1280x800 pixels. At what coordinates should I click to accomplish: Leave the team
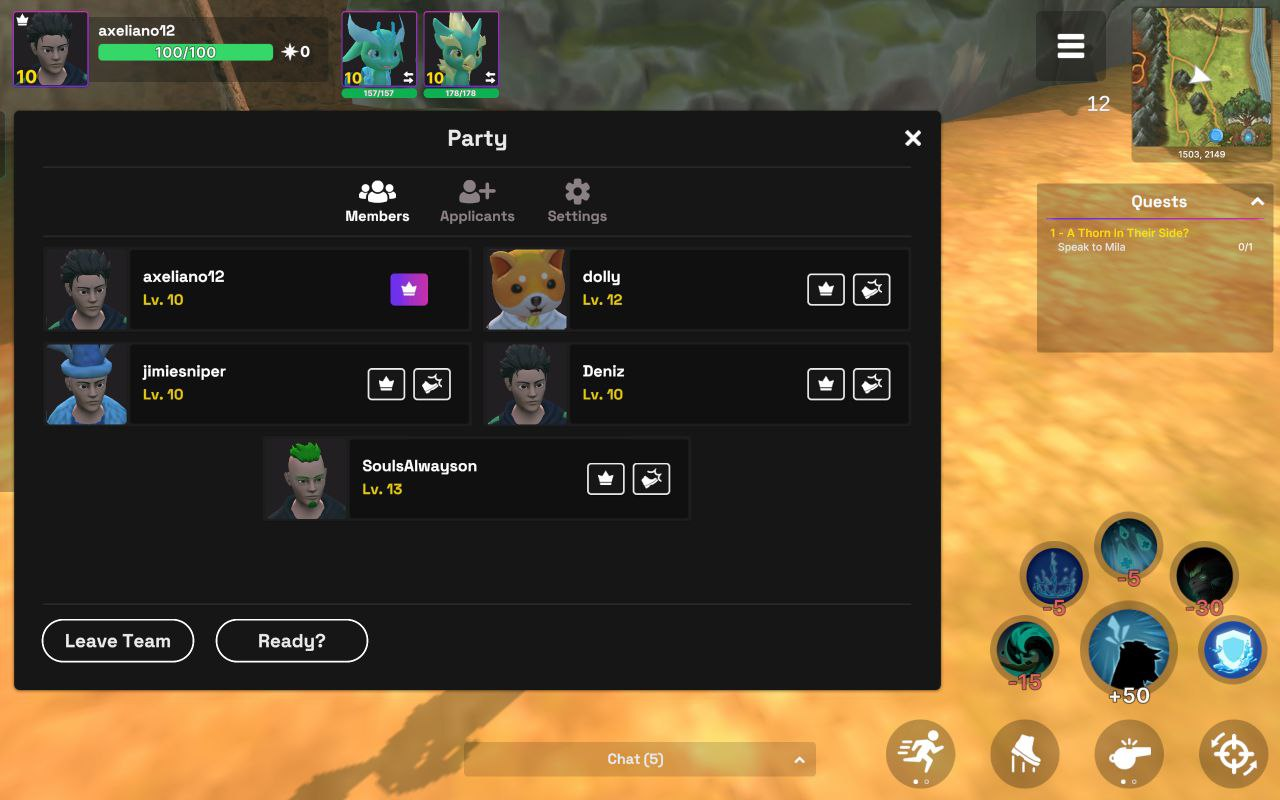pyautogui.click(x=118, y=641)
